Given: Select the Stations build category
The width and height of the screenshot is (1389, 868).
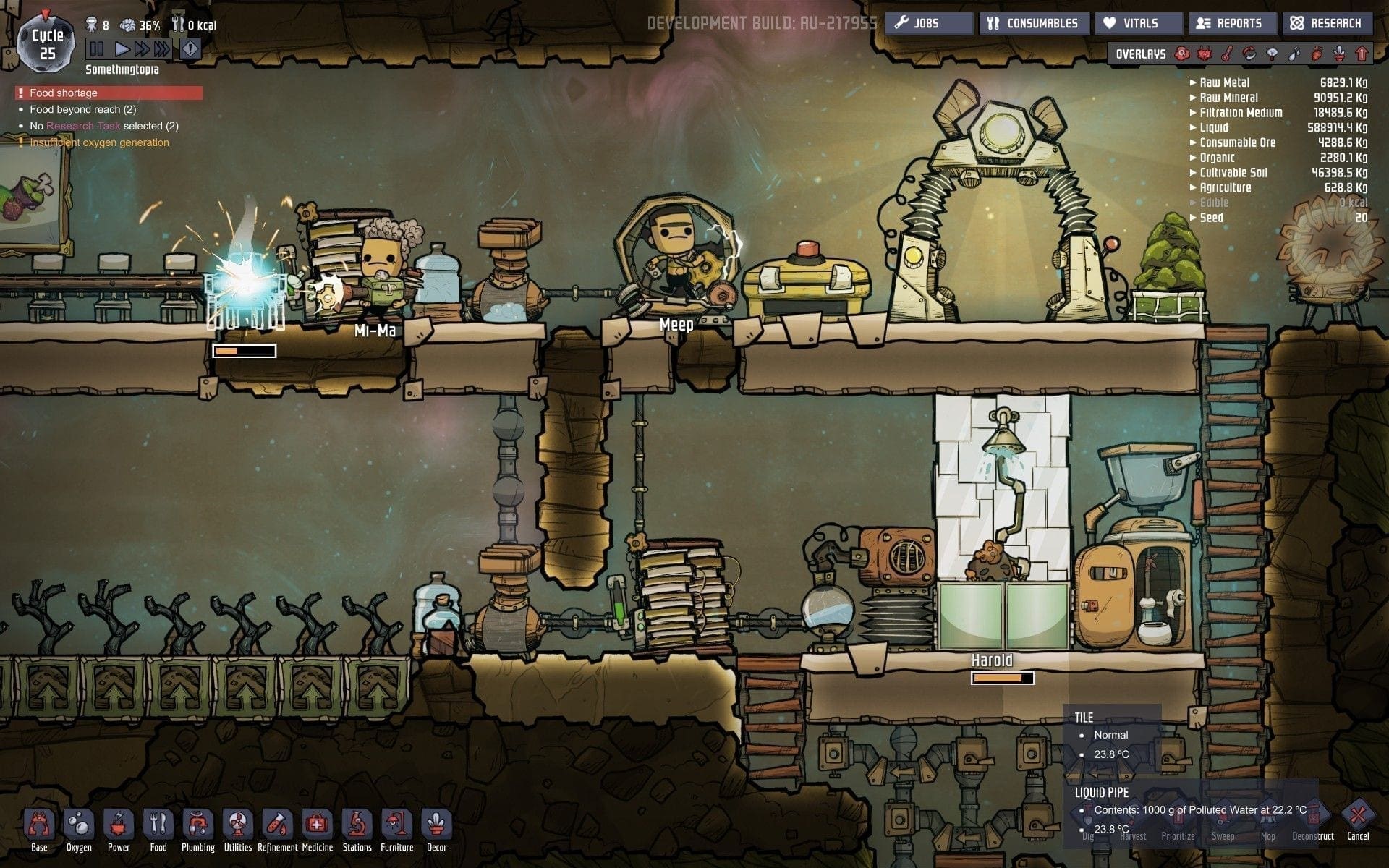Looking at the screenshot, I should tap(357, 829).
